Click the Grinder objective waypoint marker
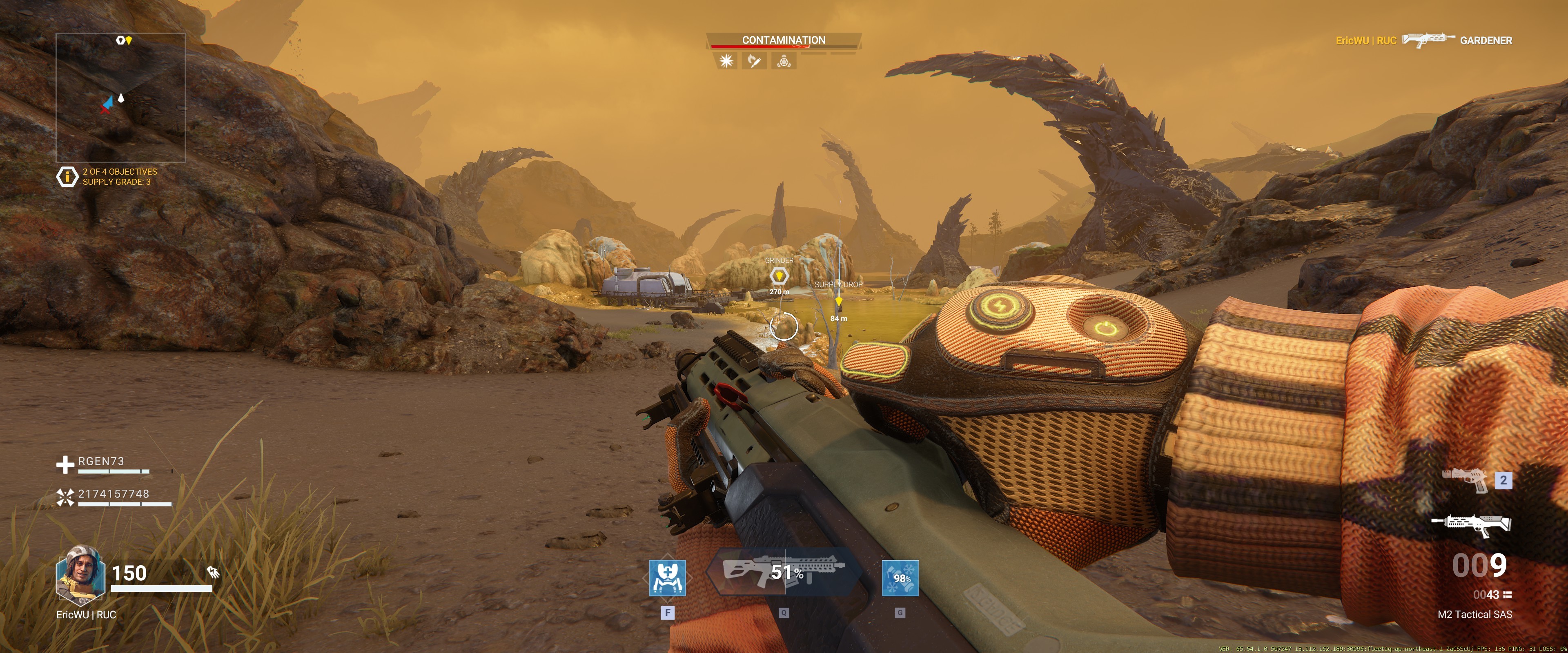Screen dimensions: 1568x653 coord(779,276)
